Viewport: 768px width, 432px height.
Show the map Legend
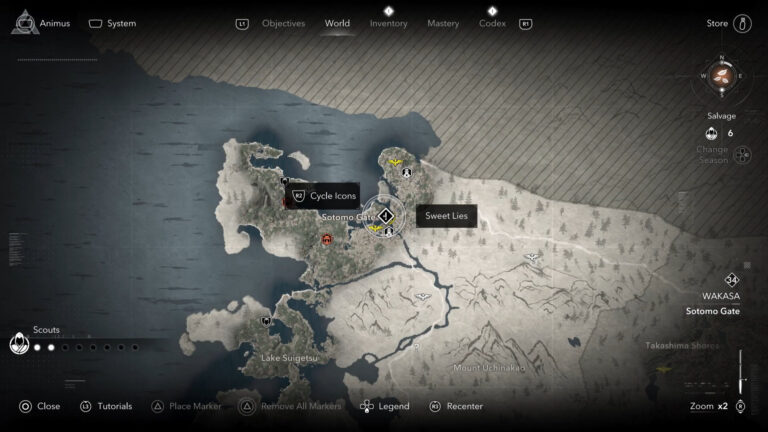[384, 406]
